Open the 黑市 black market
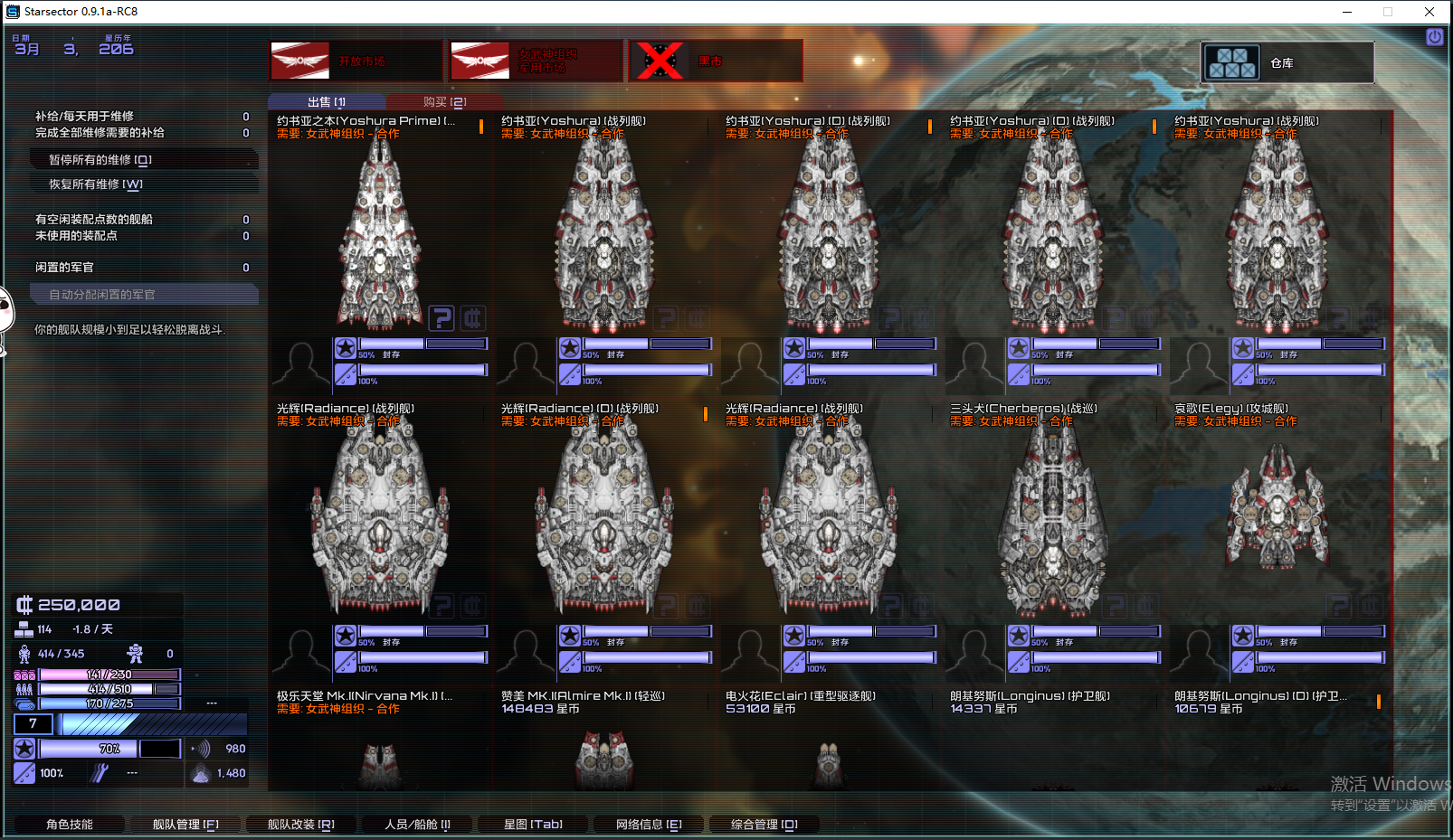Viewport: 1453px width, 840px height. 715,61
